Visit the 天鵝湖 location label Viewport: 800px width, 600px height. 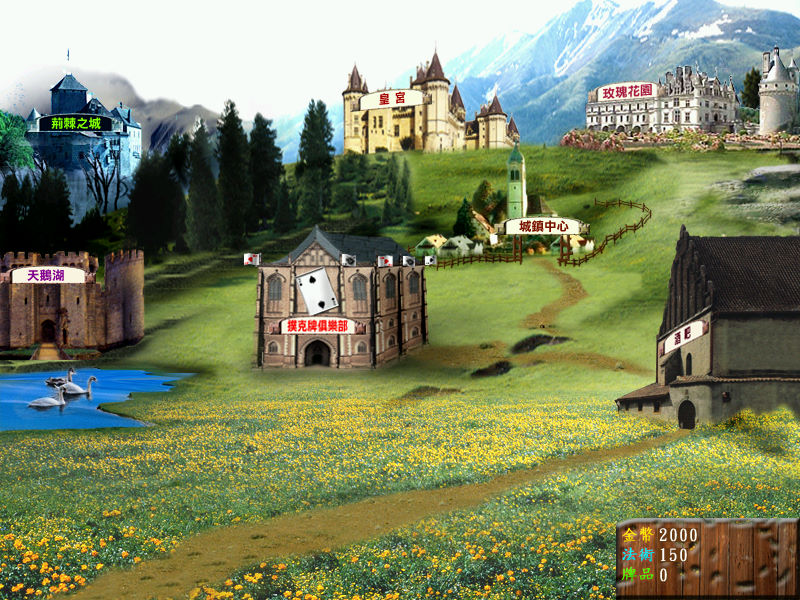pos(47,275)
